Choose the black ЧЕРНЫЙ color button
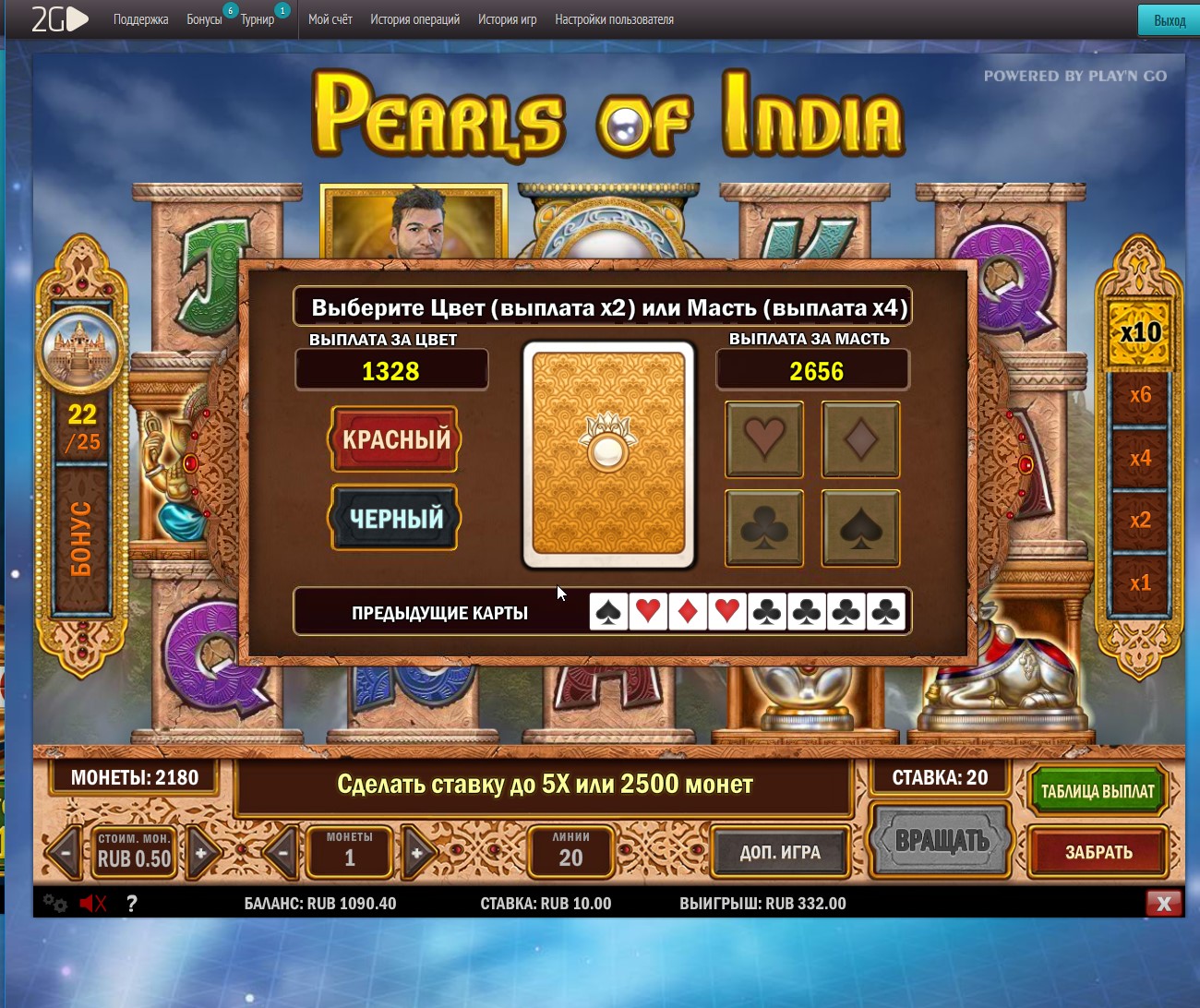 click(x=395, y=518)
